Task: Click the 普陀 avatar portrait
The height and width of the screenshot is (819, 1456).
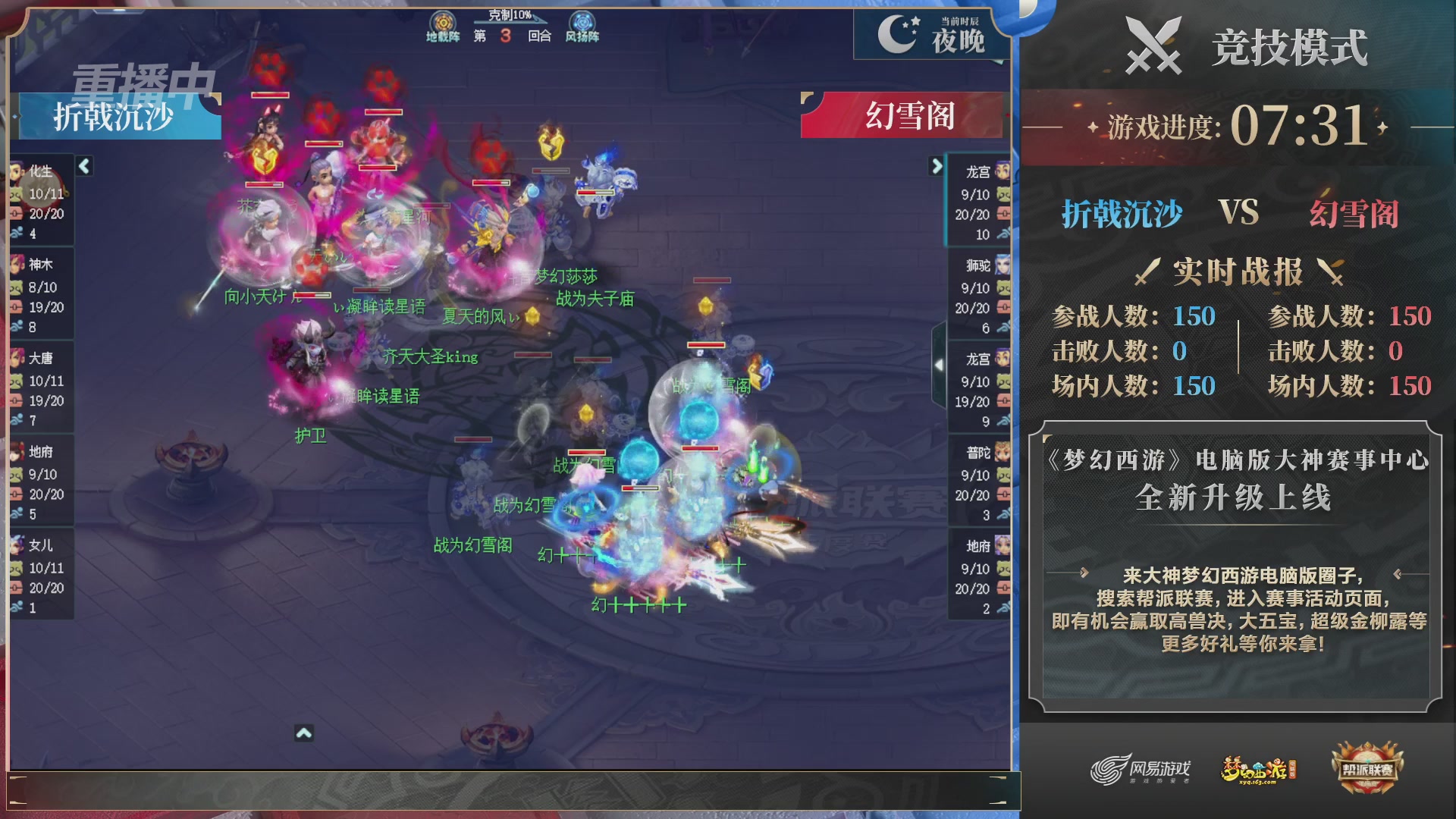Action: 1001,453
